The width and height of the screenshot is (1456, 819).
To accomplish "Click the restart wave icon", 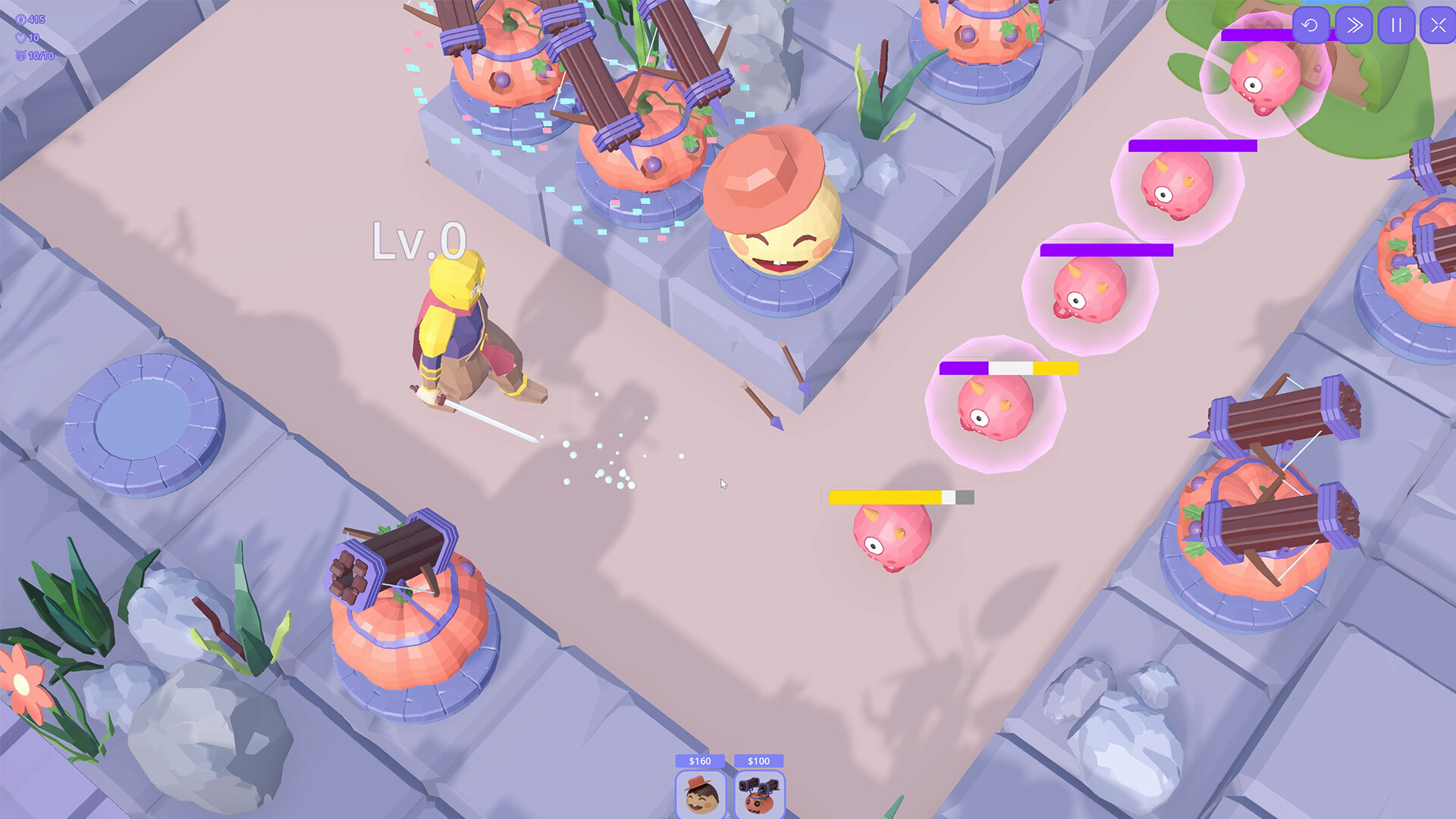I will click(1312, 25).
